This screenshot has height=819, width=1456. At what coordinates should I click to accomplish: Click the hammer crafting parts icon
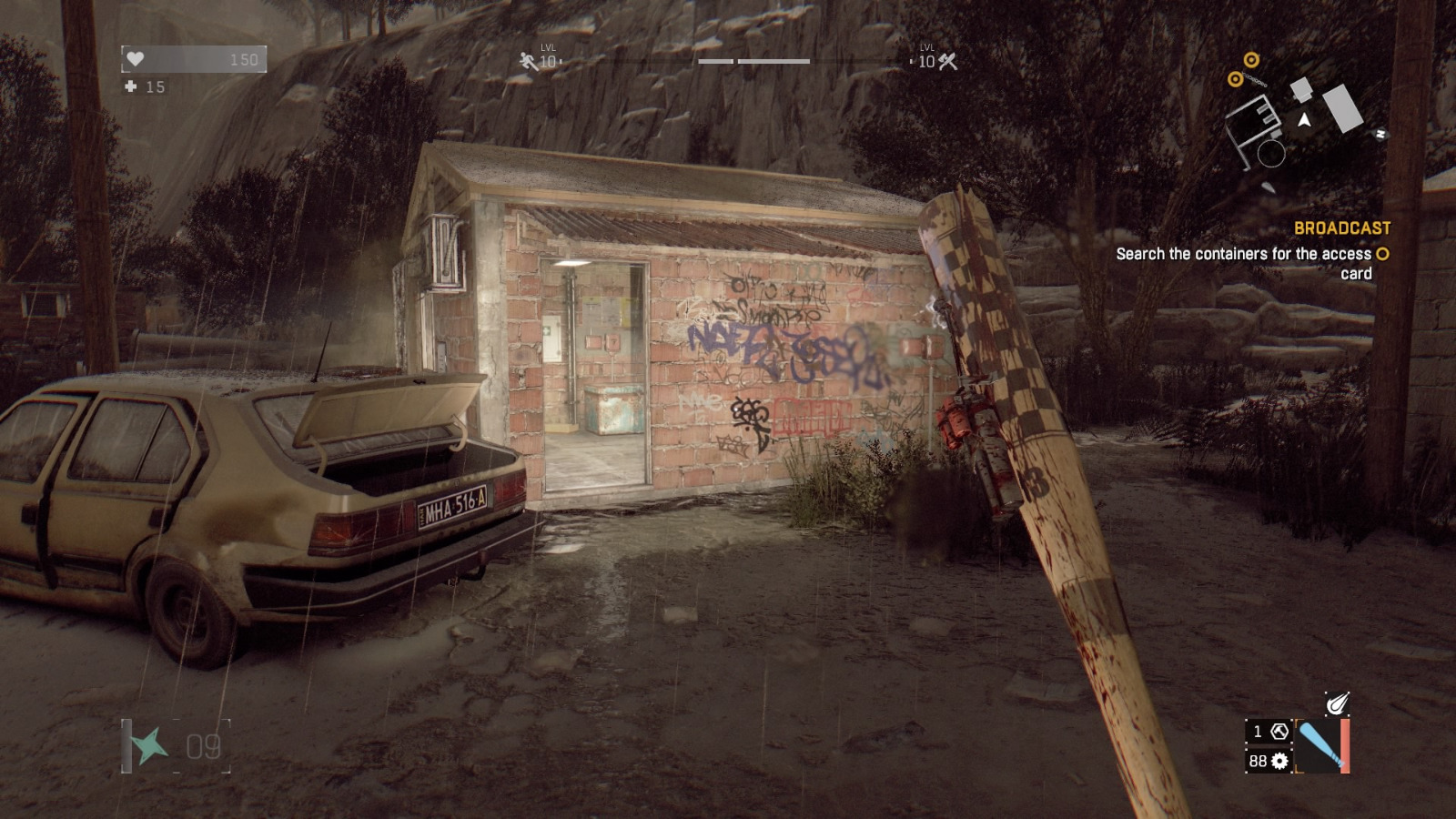point(1279,733)
